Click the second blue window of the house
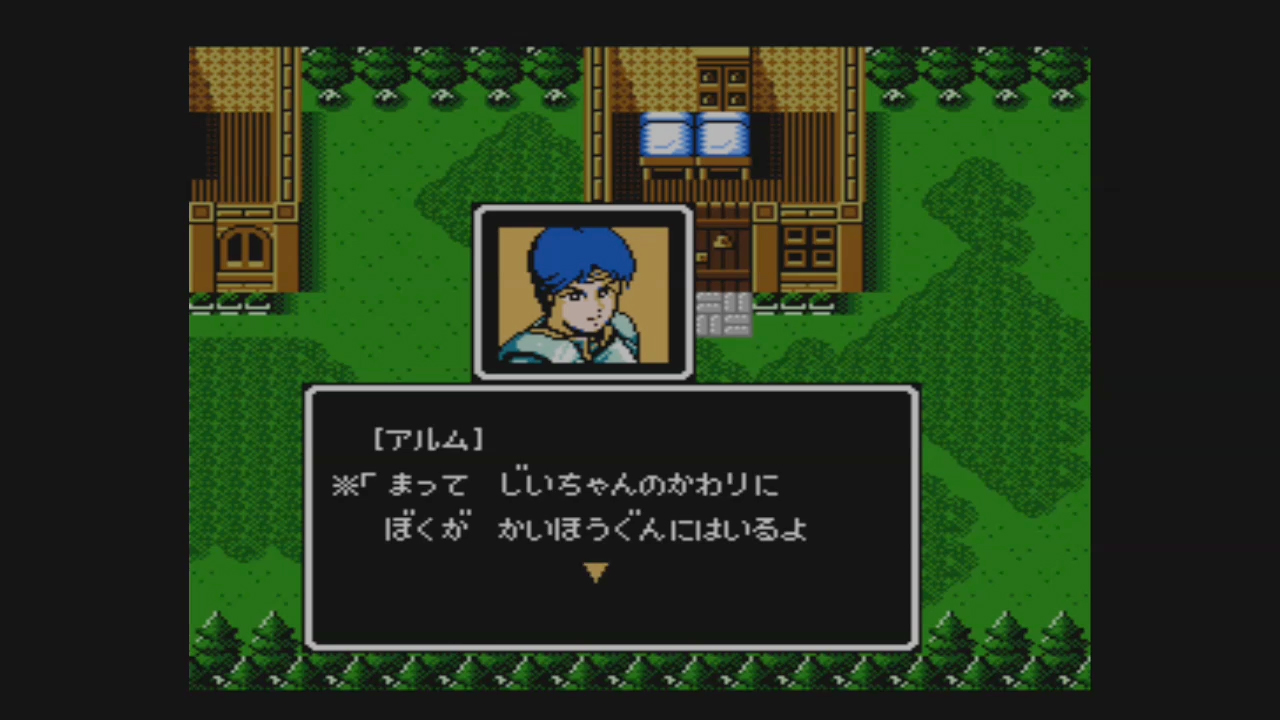Image resolution: width=1280 pixels, height=720 pixels. (721, 136)
